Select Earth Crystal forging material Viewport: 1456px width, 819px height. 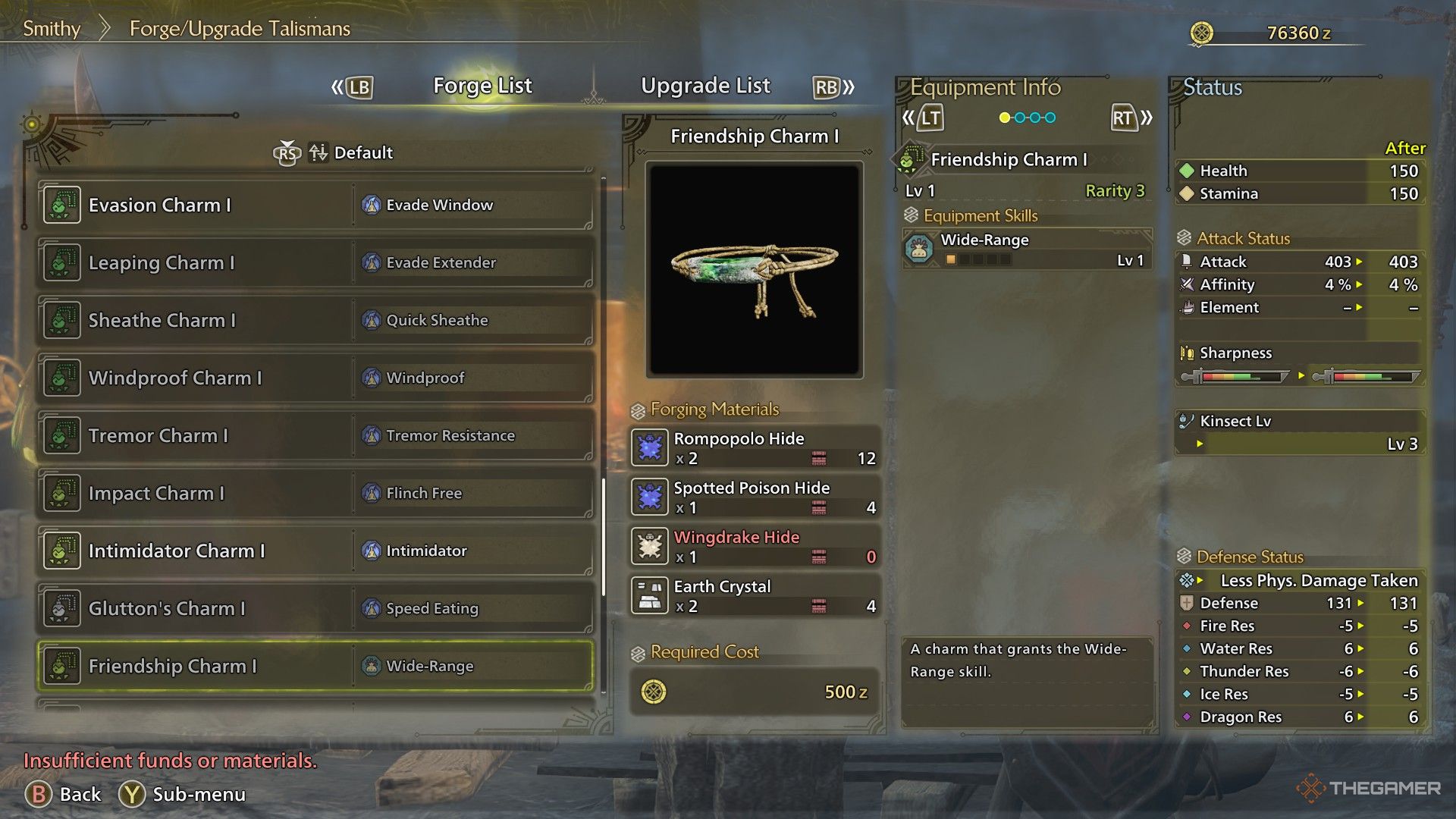pos(755,596)
